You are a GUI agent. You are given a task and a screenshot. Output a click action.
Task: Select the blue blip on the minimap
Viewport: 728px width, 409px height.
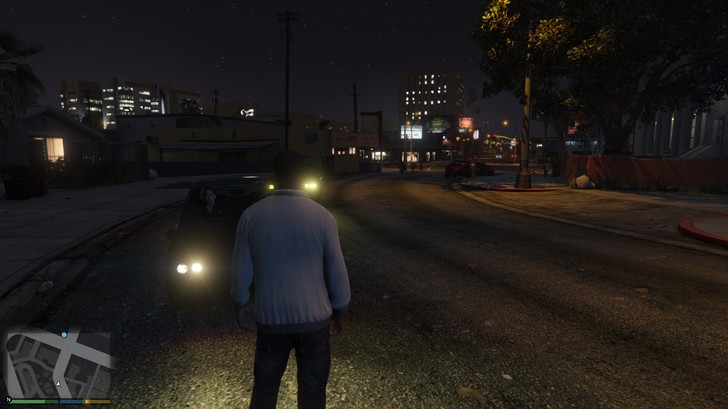(64, 334)
